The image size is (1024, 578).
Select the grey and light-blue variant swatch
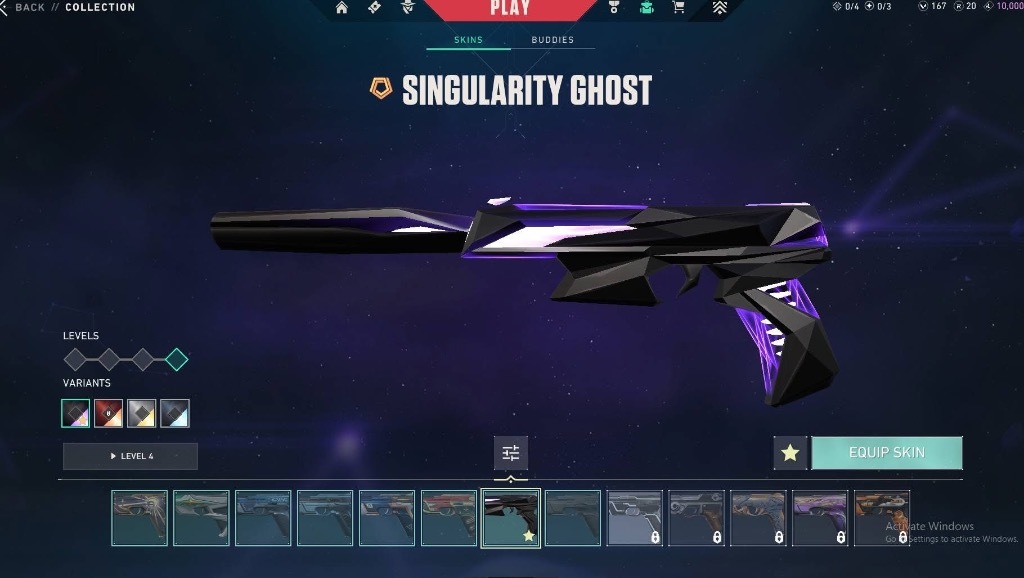click(175, 413)
